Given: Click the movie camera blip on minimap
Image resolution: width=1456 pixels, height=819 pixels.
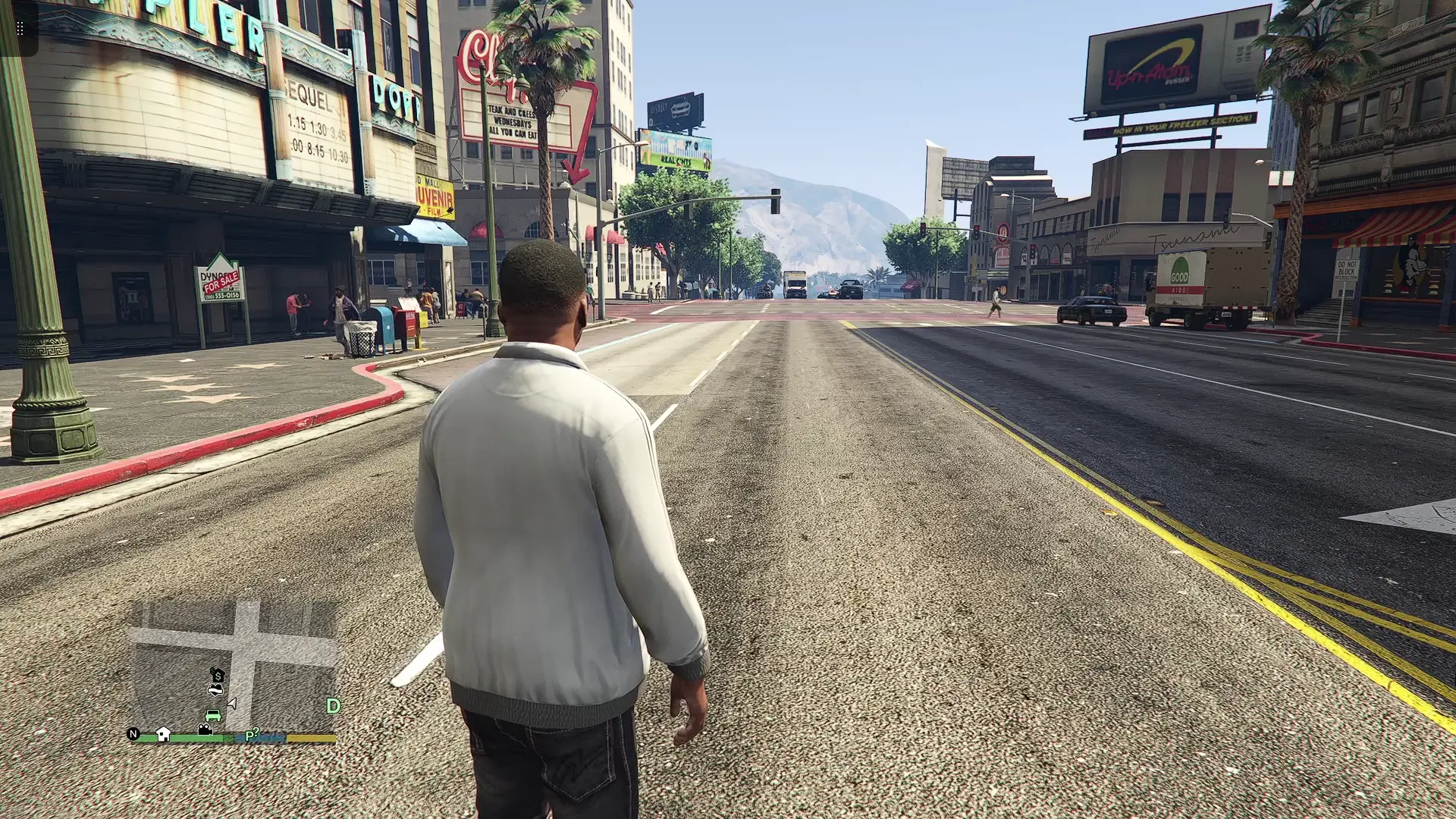Looking at the screenshot, I should coord(205,730).
